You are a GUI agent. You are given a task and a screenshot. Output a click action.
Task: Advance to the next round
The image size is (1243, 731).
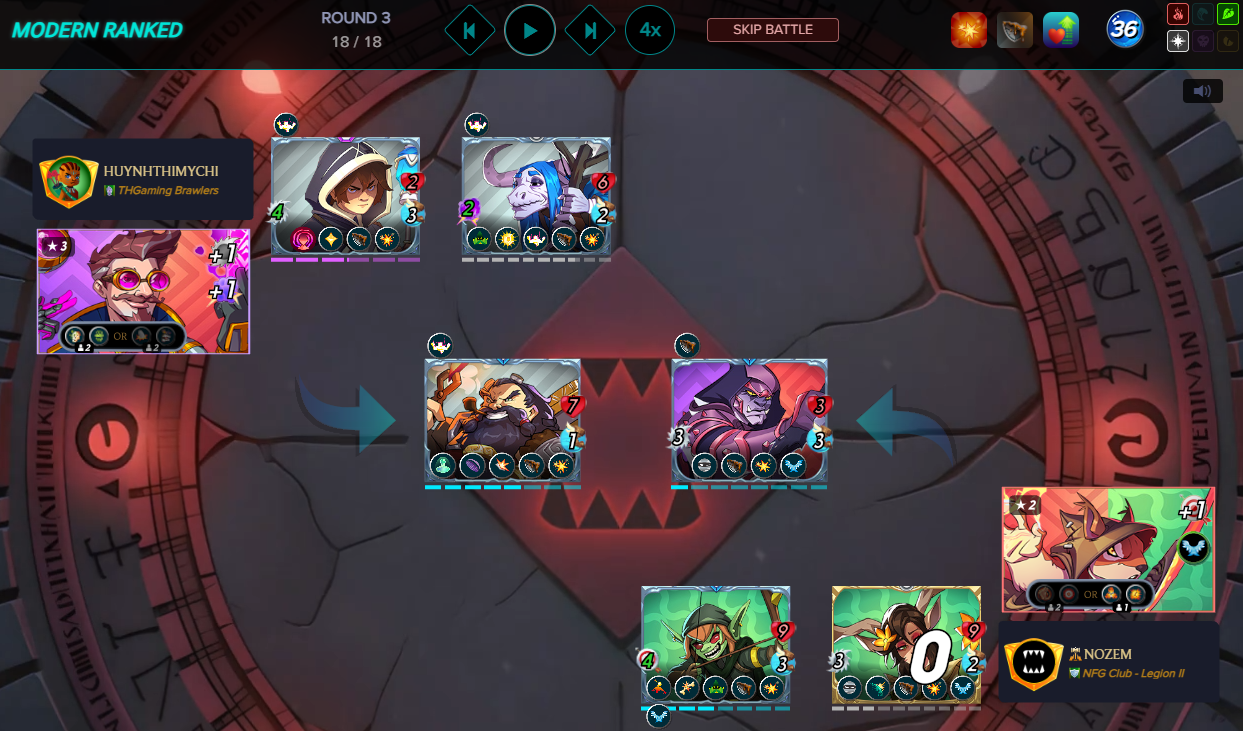pyautogui.click(x=590, y=30)
